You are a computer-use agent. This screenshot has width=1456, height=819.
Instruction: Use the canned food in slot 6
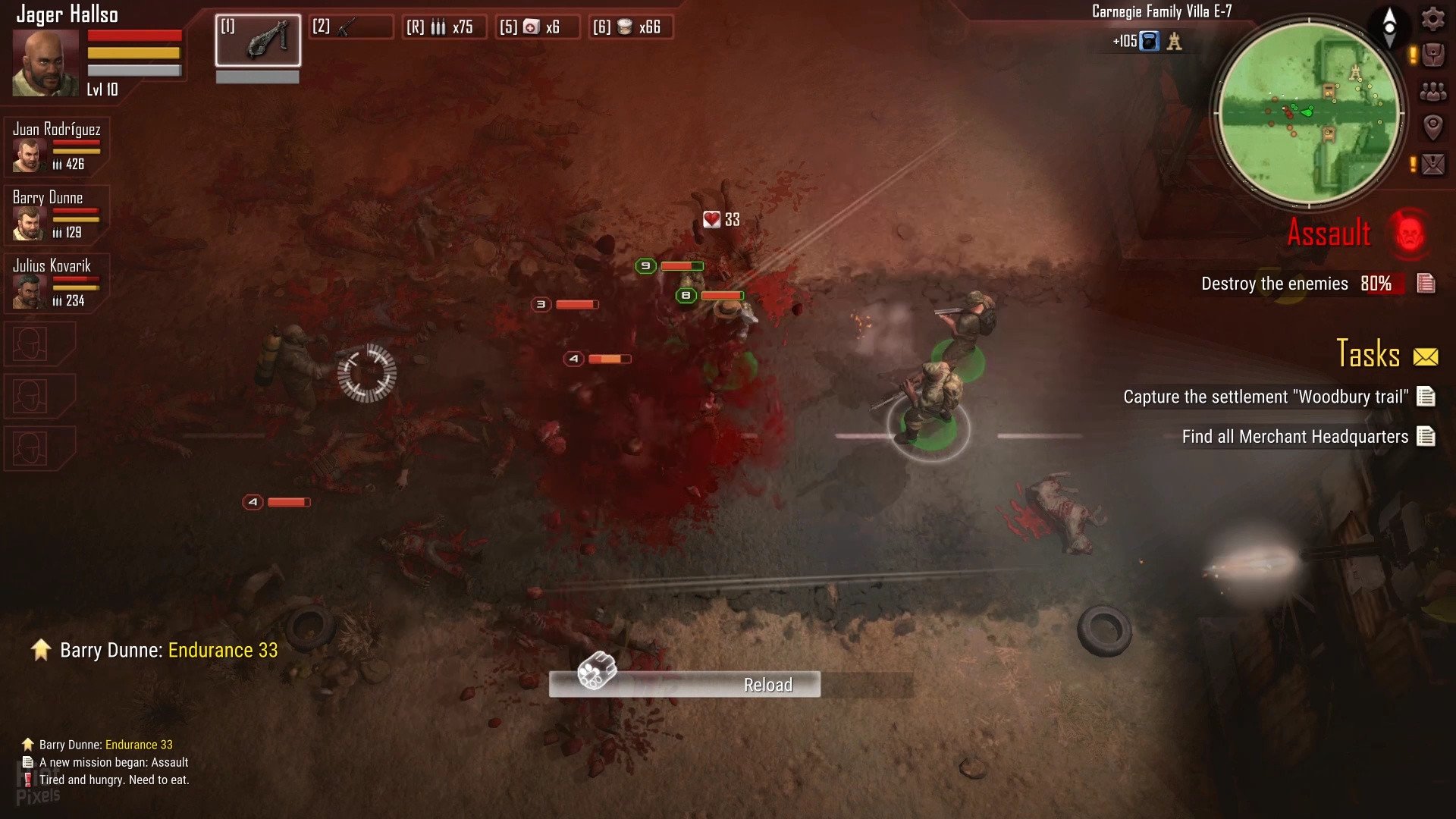coord(631,27)
